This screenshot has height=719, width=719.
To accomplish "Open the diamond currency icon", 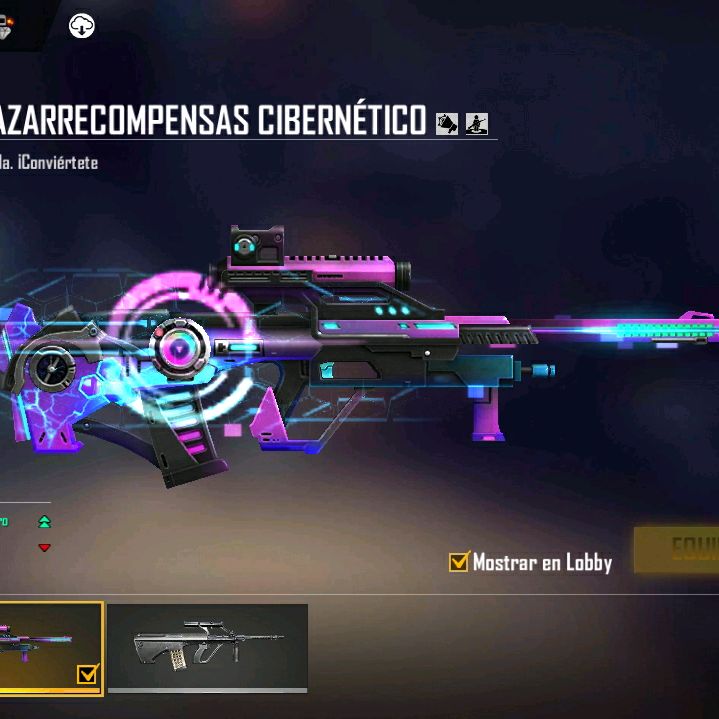I will click(x=12, y=24).
